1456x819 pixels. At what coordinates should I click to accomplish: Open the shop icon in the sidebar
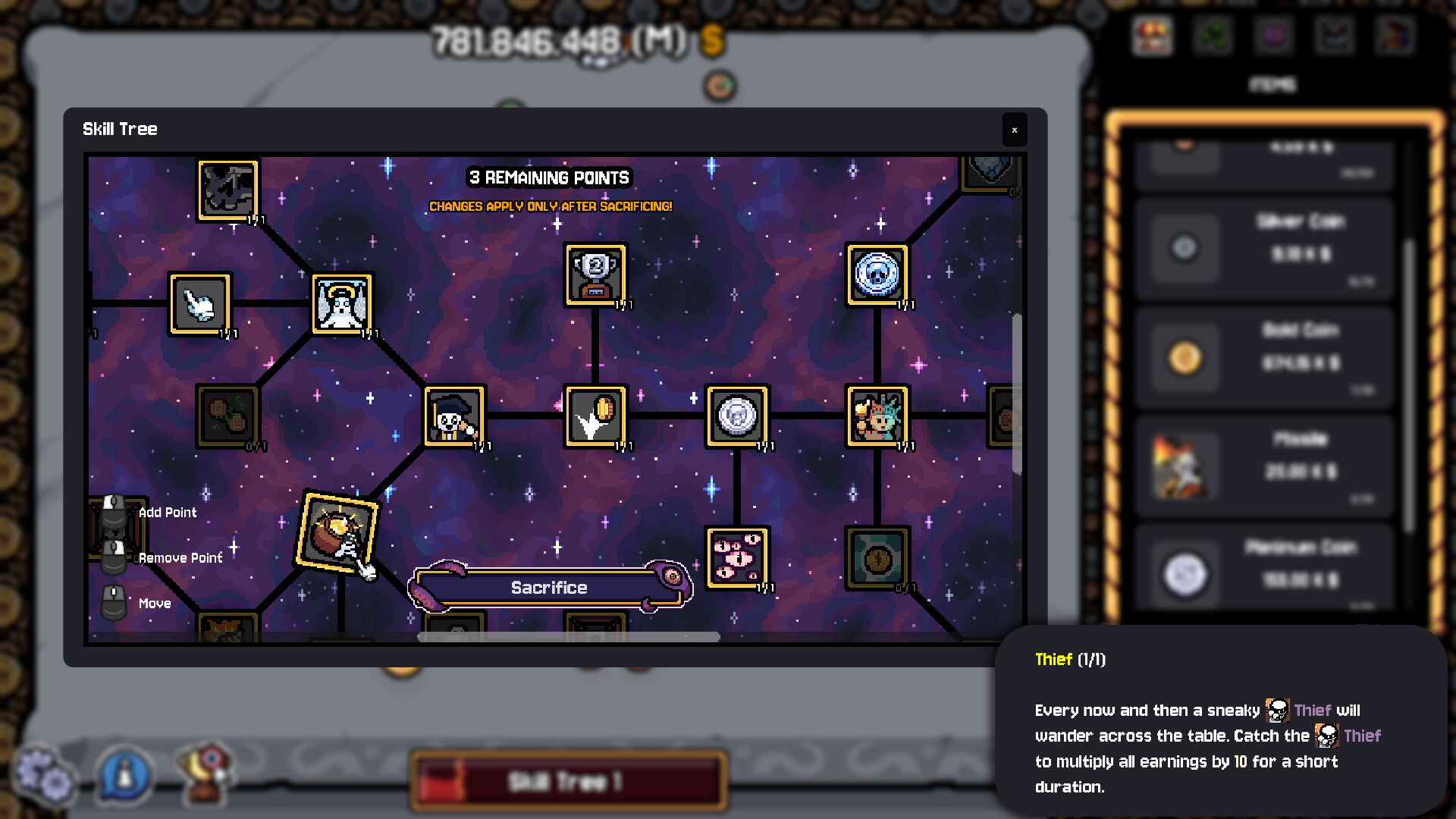point(1152,35)
